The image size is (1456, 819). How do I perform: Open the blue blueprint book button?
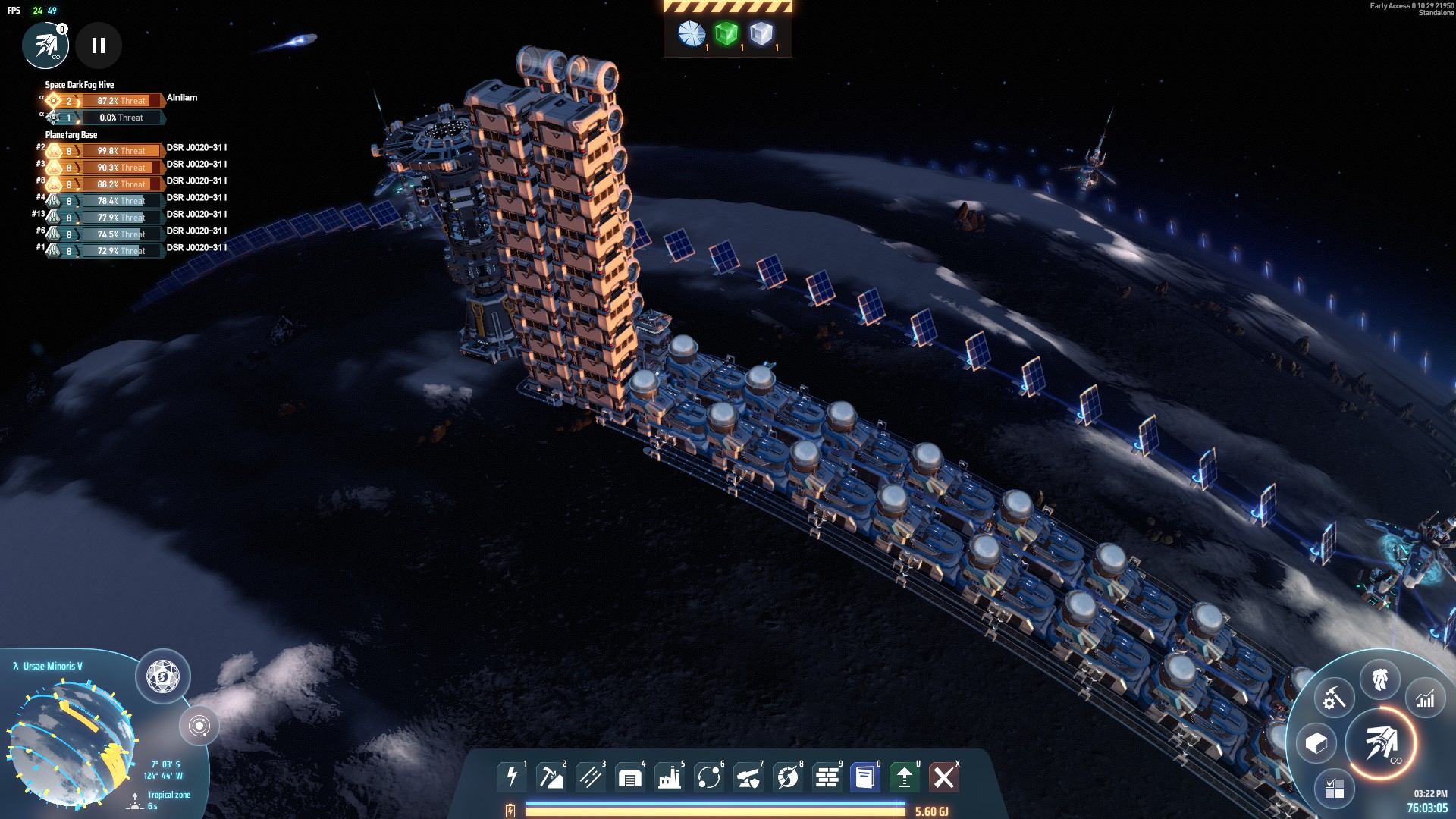pyautogui.click(x=865, y=777)
